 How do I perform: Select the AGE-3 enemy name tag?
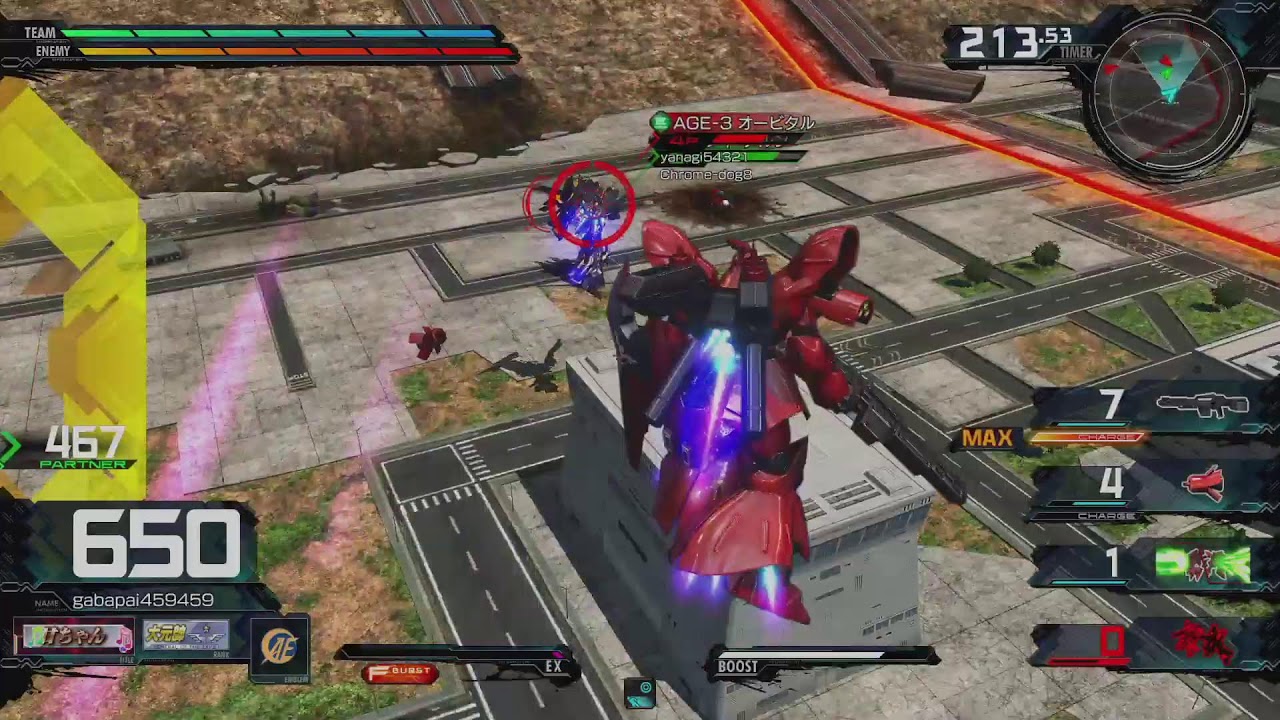click(742, 123)
